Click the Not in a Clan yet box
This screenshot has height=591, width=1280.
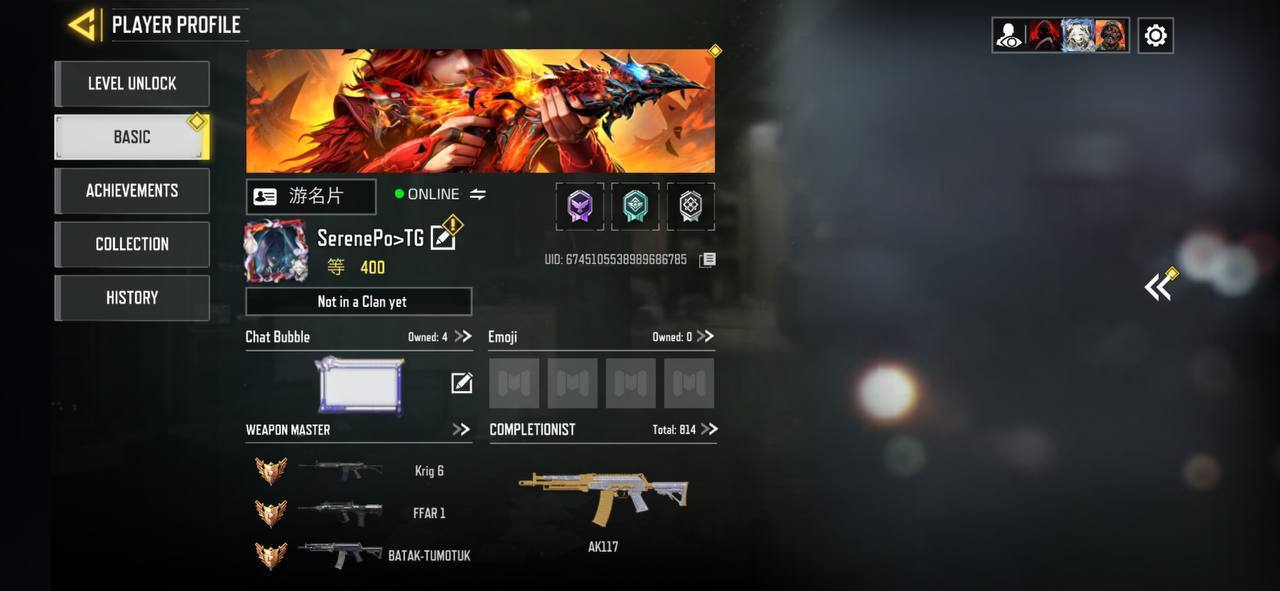tap(359, 301)
